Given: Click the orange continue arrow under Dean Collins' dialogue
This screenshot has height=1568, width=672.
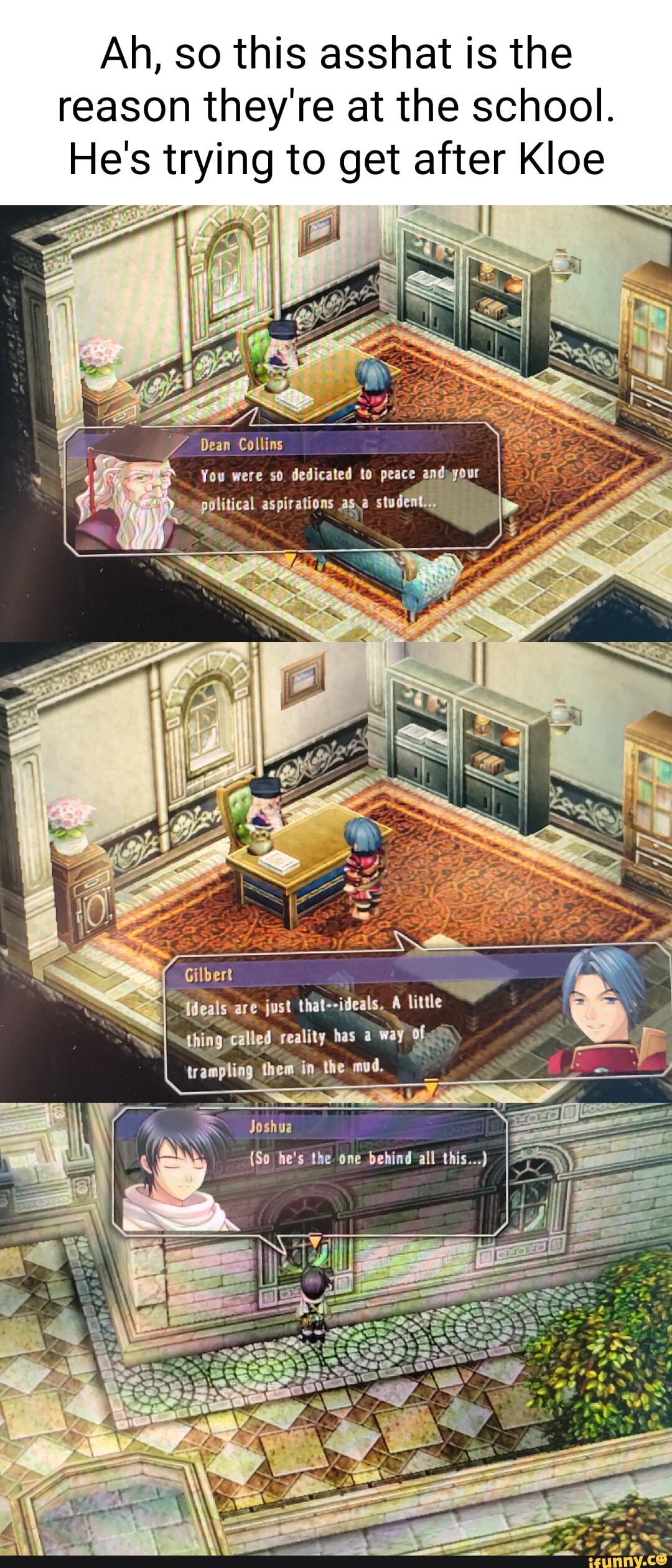Looking at the screenshot, I should (290, 557).
